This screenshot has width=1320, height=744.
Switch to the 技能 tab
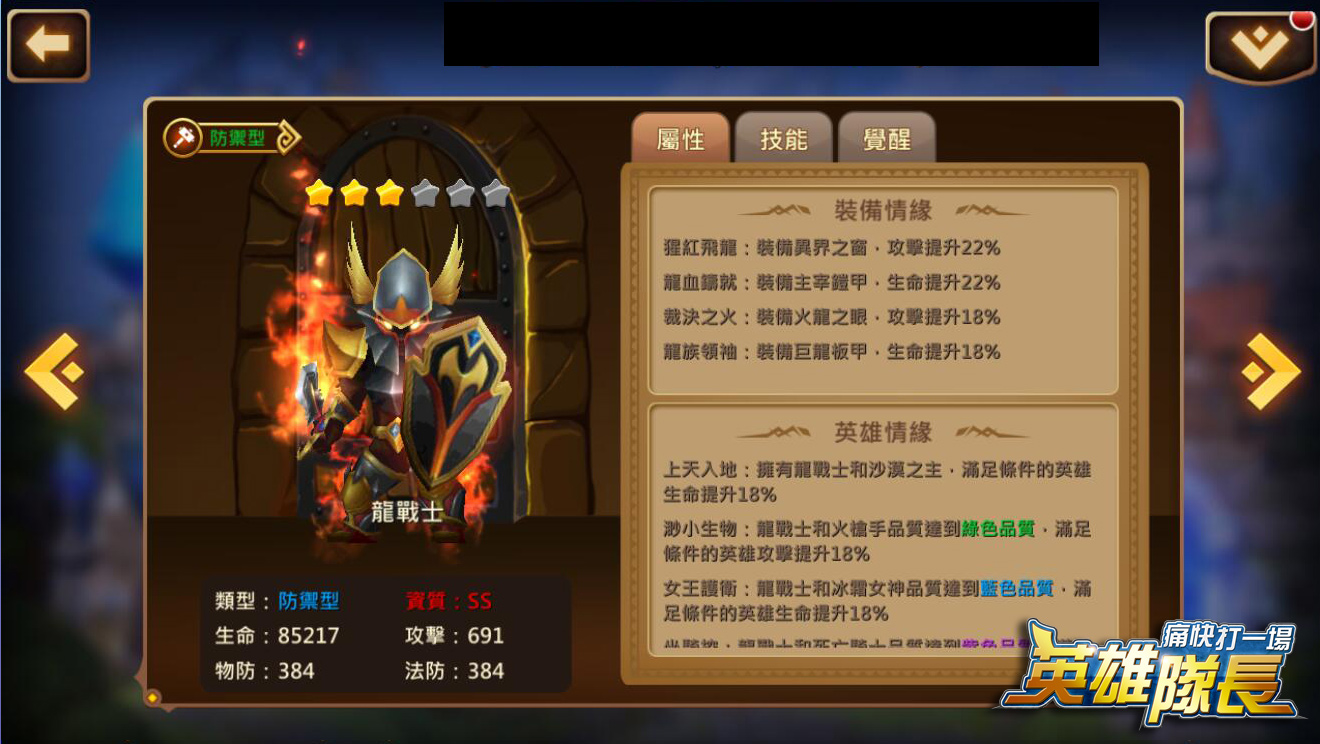[x=785, y=140]
